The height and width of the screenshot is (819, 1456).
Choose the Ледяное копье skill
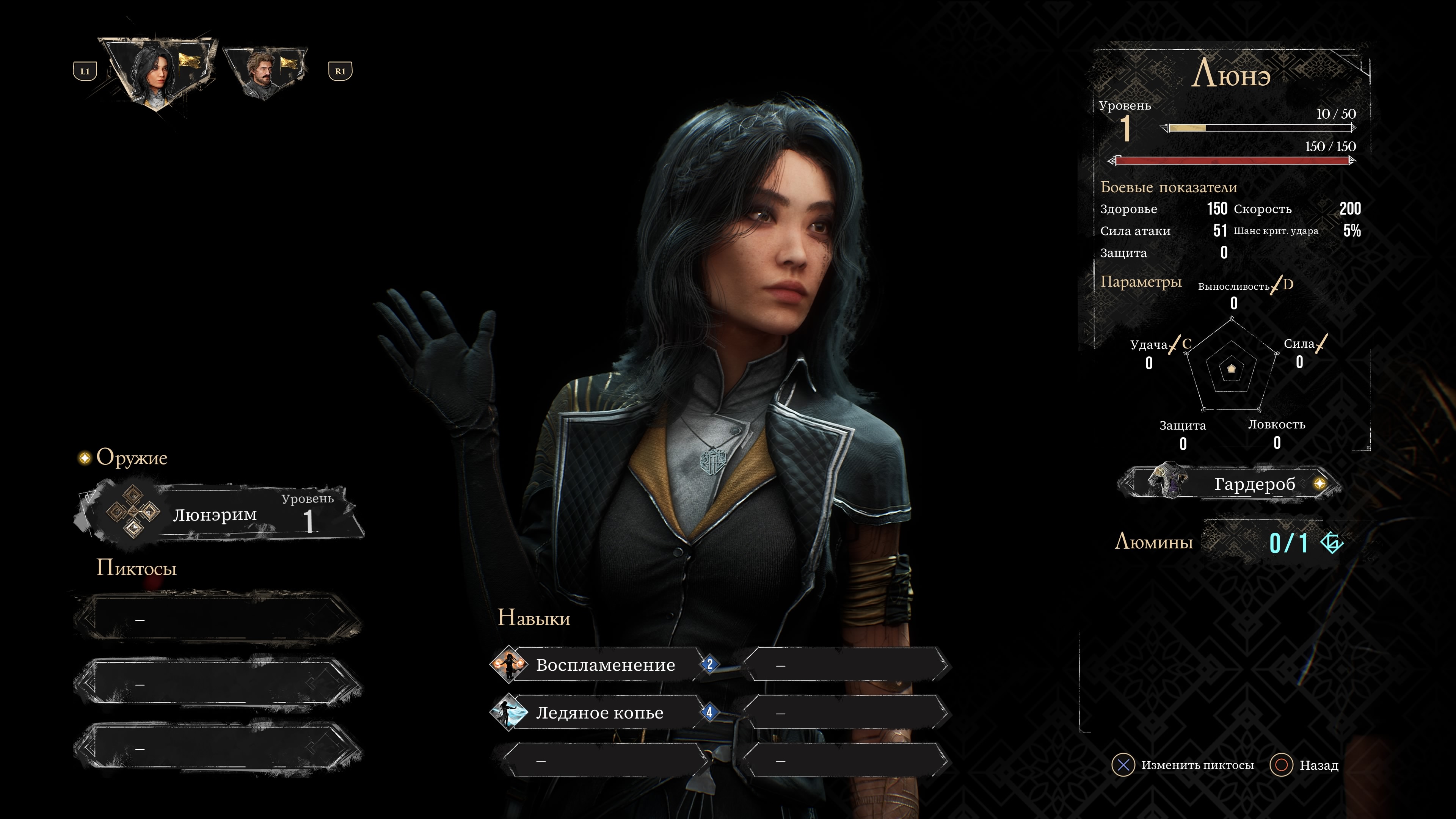pyautogui.click(x=599, y=713)
